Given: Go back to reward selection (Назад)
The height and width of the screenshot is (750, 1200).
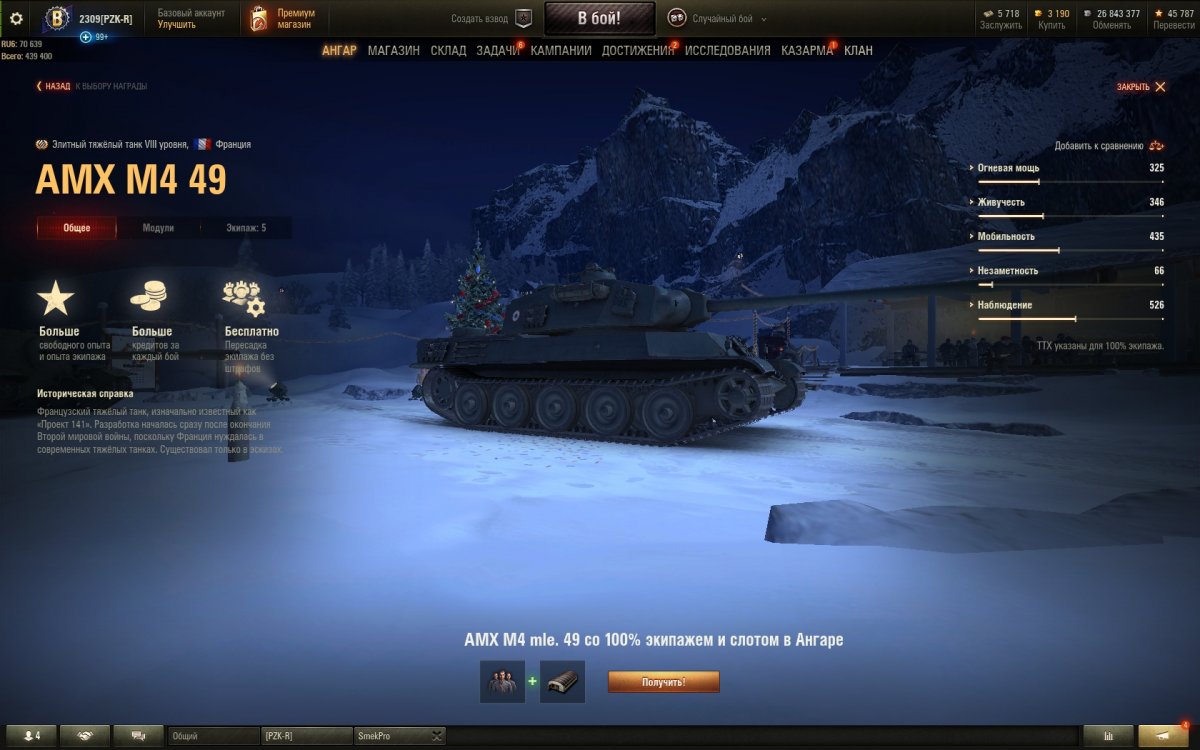Looking at the screenshot, I should tap(55, 86).
